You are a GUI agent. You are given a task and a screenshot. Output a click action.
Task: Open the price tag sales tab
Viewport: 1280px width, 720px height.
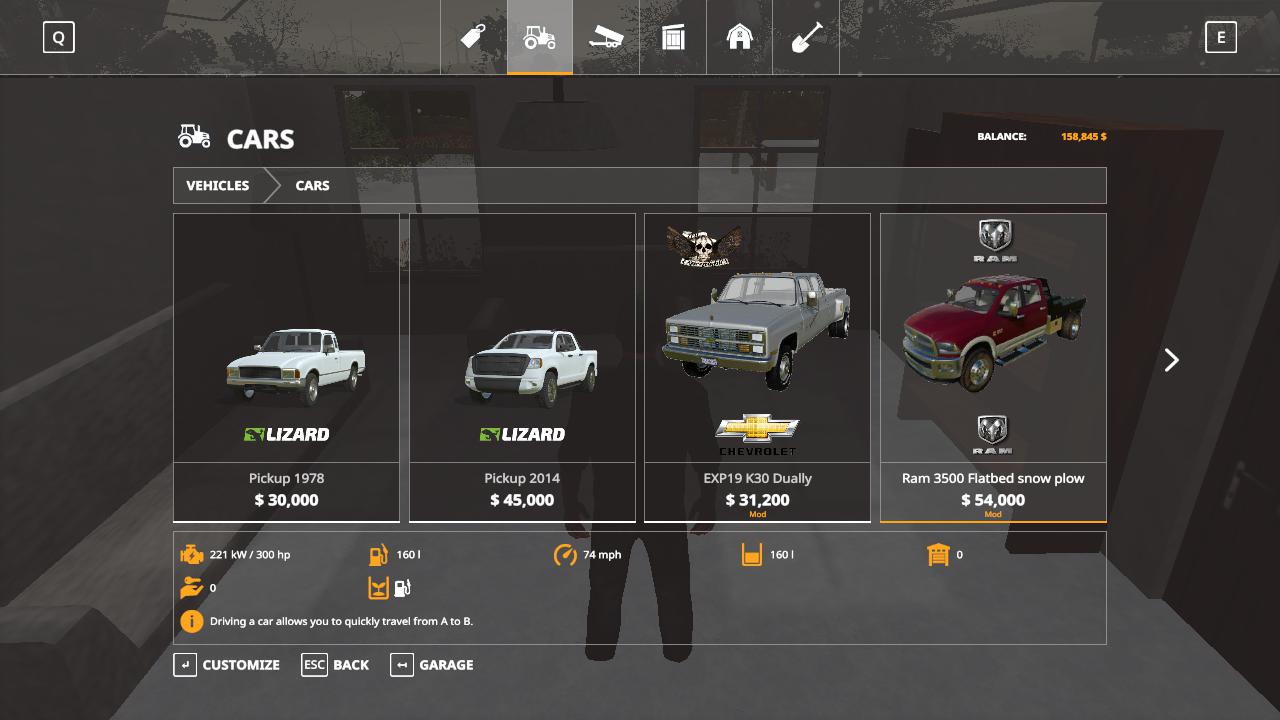point(473,38)
